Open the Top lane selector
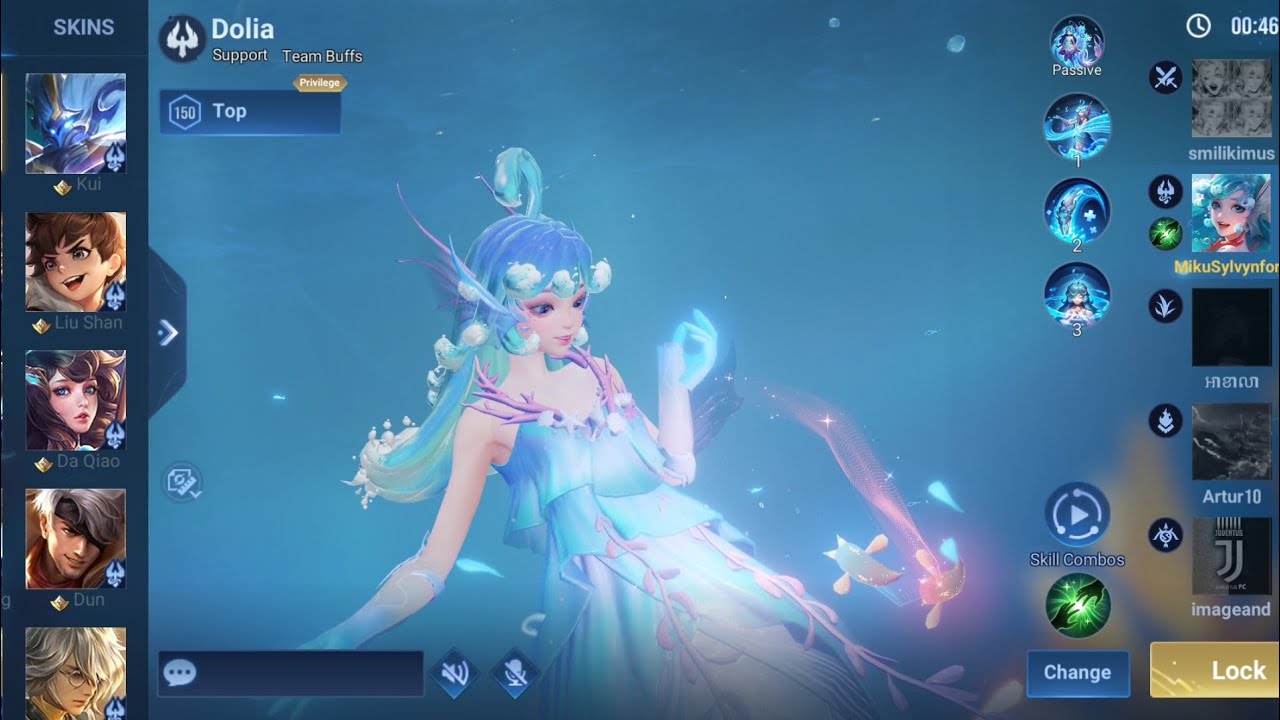The image size is (1280, 720). click(x=250, y=111)
